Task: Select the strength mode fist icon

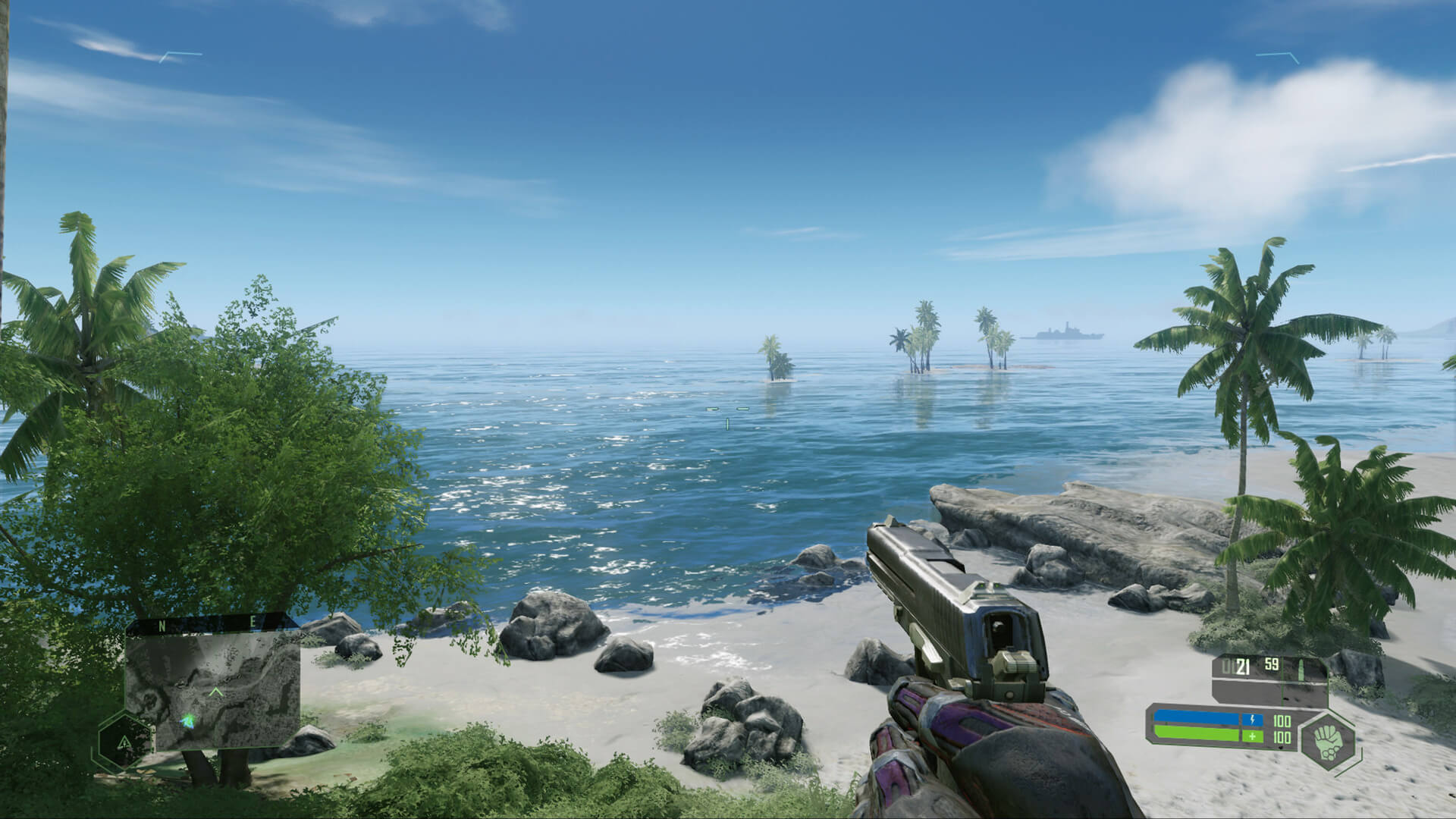Action: click(x=1327, y=743)
